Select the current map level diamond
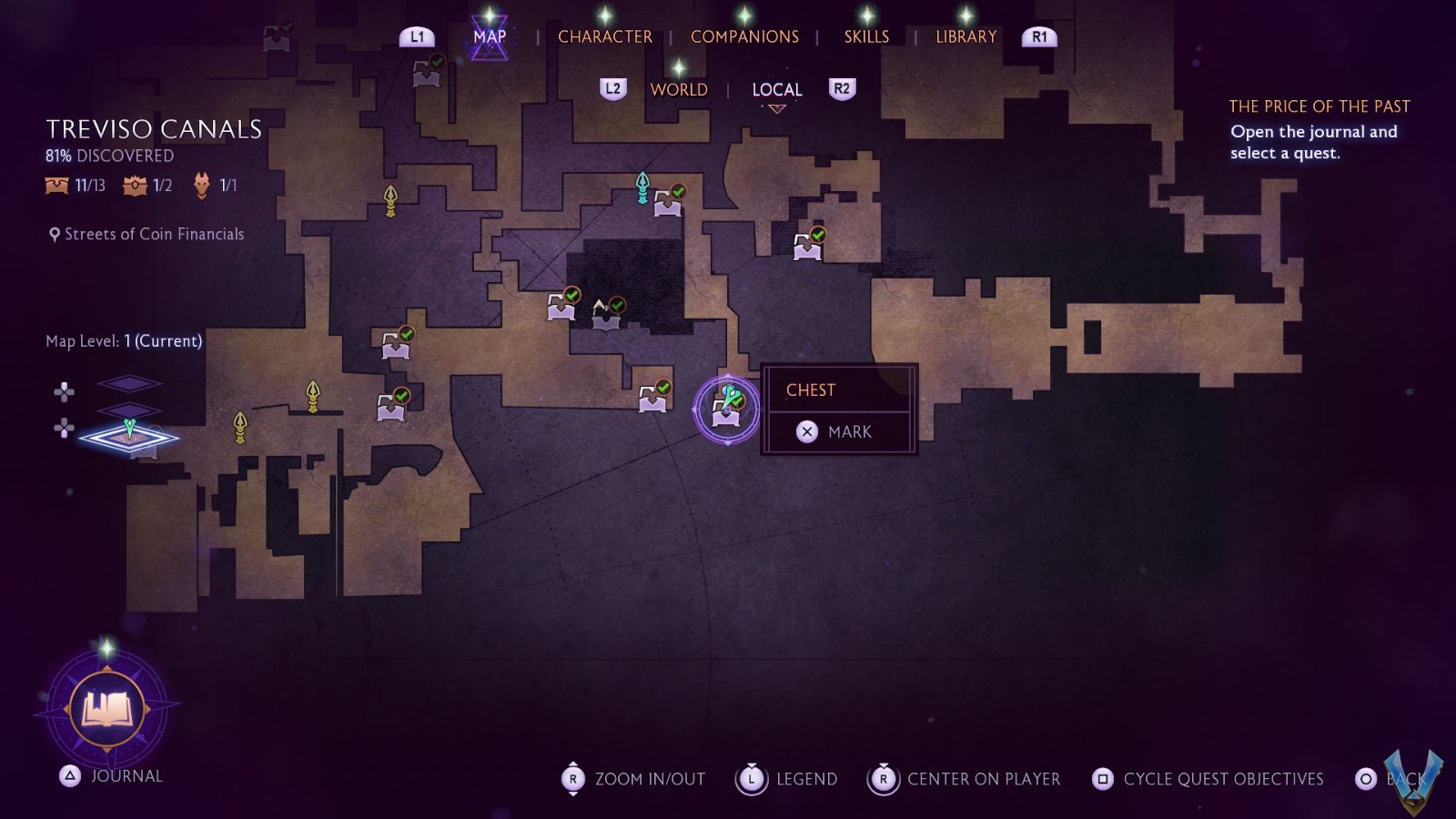This screenshot has height=819, width=1456. pos(128,438)
